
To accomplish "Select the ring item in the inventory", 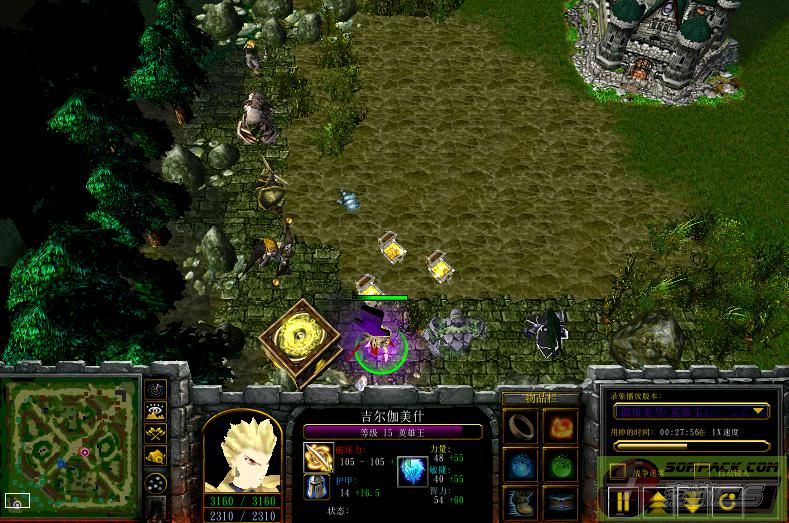I will 521,427.
